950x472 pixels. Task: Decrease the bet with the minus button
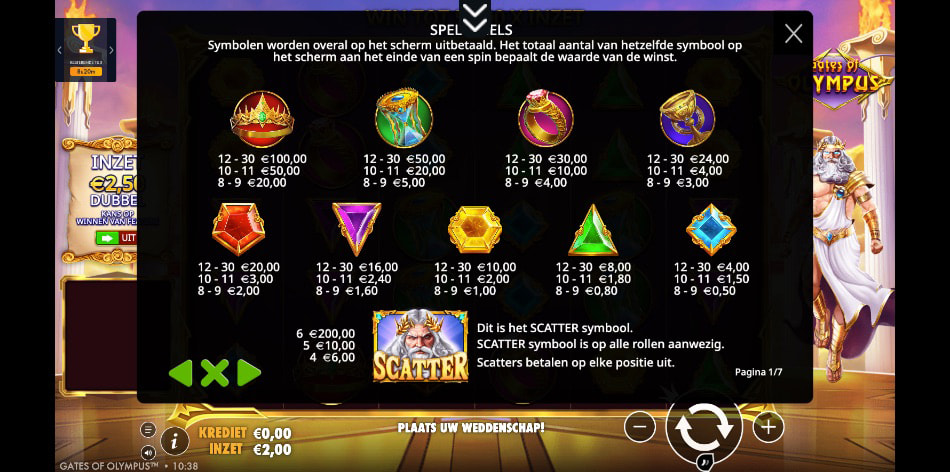click(x=640, y=427)
